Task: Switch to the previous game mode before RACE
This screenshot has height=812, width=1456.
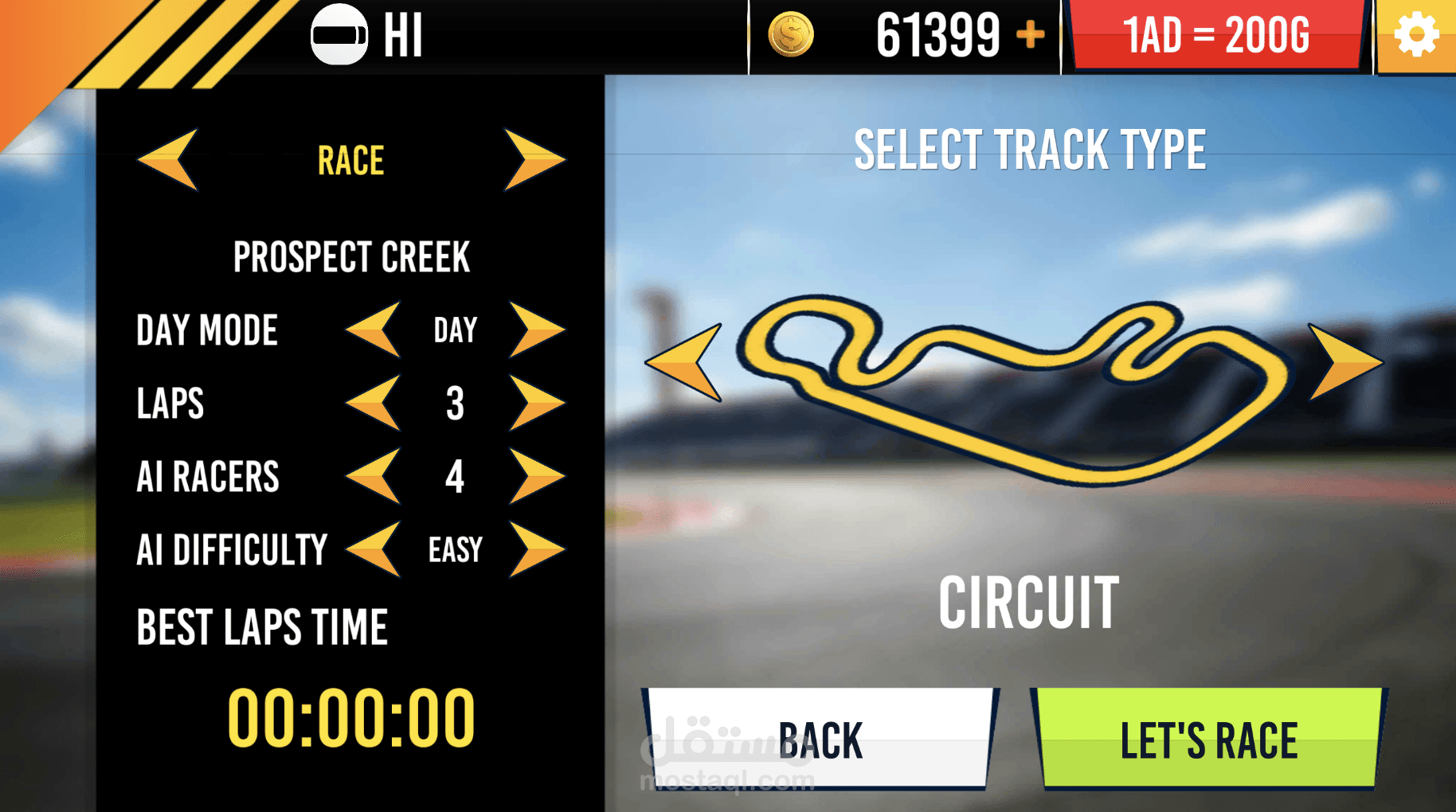Action: click(x=169, y=160)
